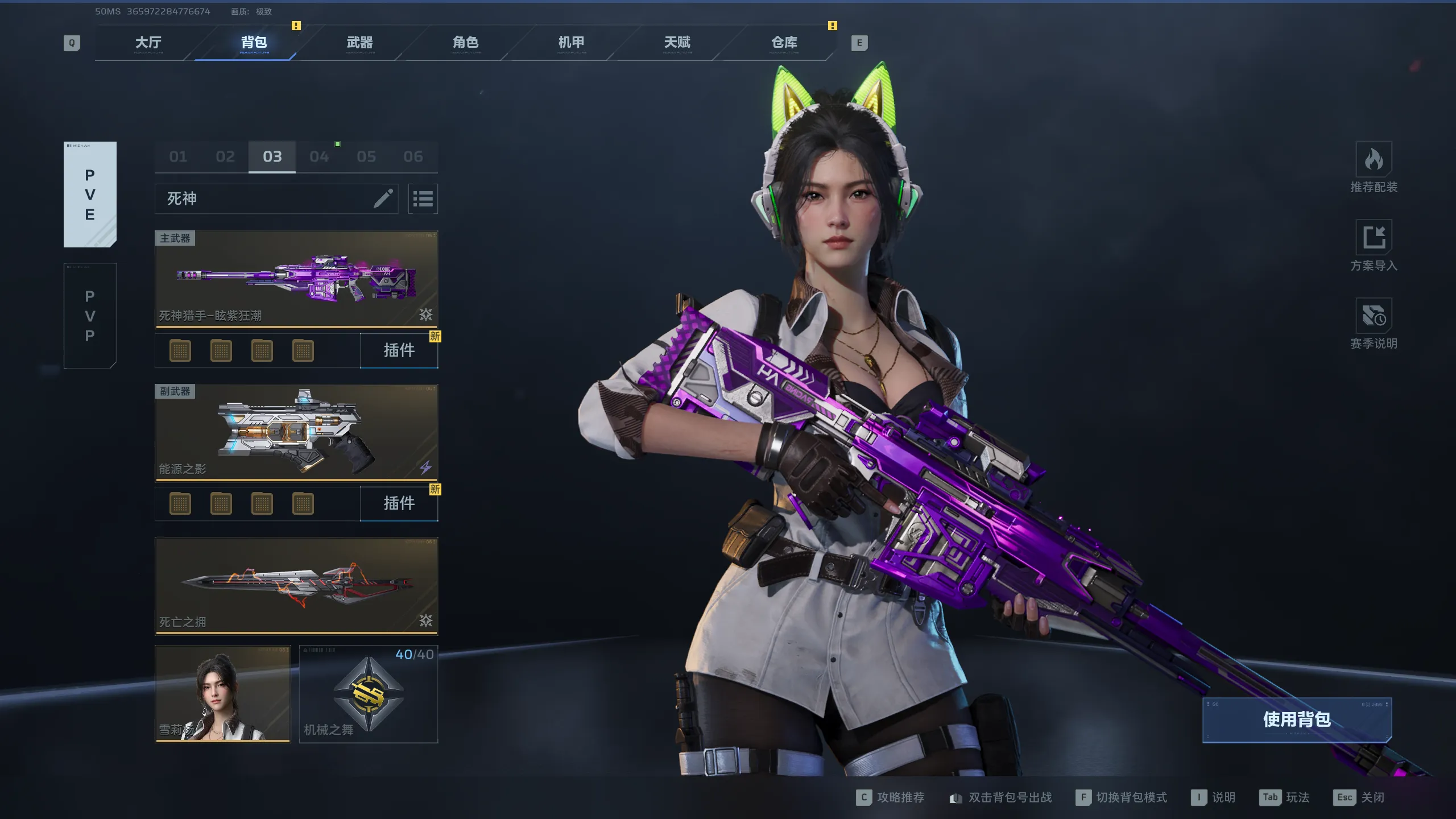Open the 机甲 mech tab
This screenshot has width=1456, height=819.
571,43
